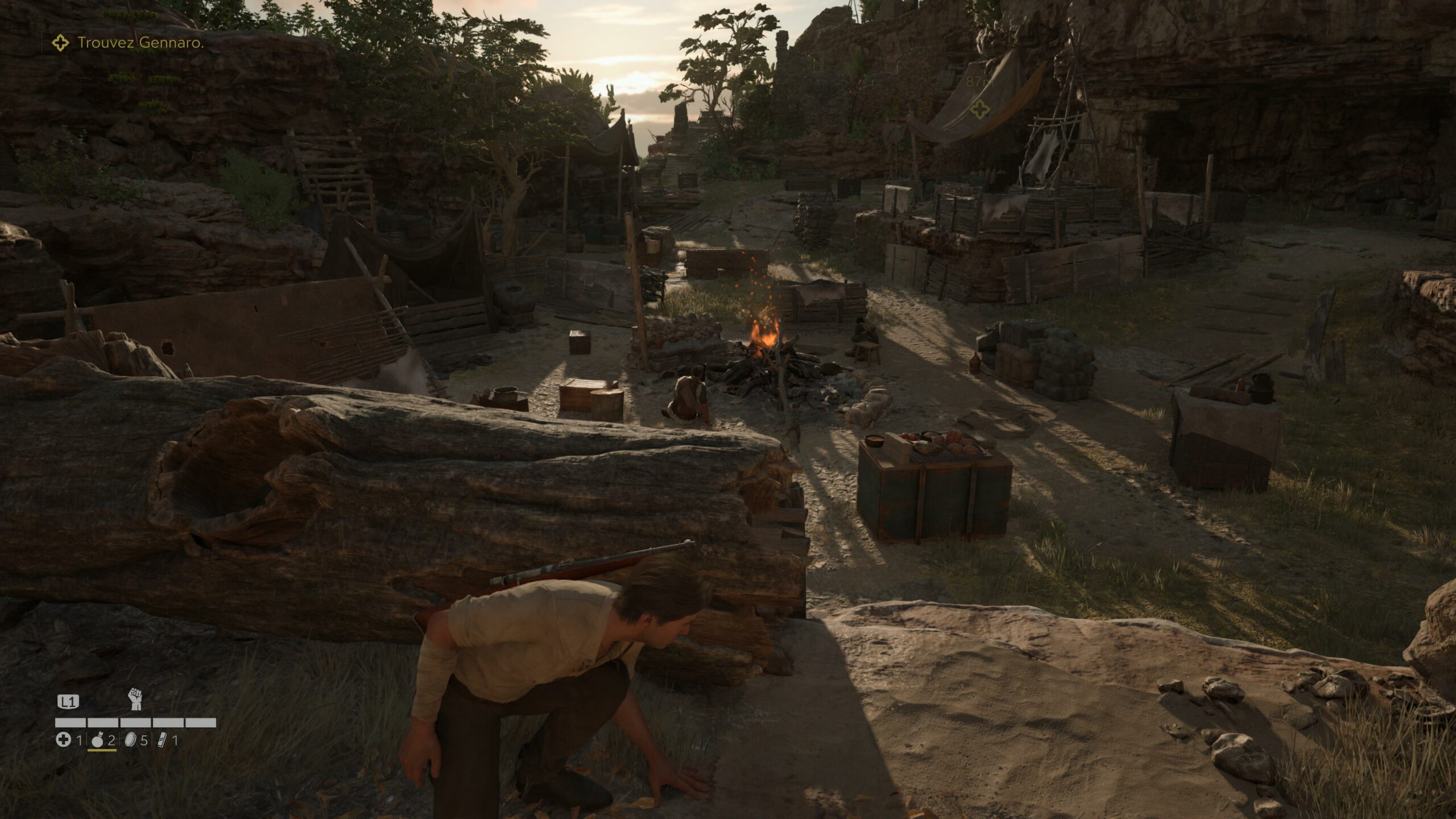Select the coin distraction item
1456x819 pixels.
(x=130, y=740)
